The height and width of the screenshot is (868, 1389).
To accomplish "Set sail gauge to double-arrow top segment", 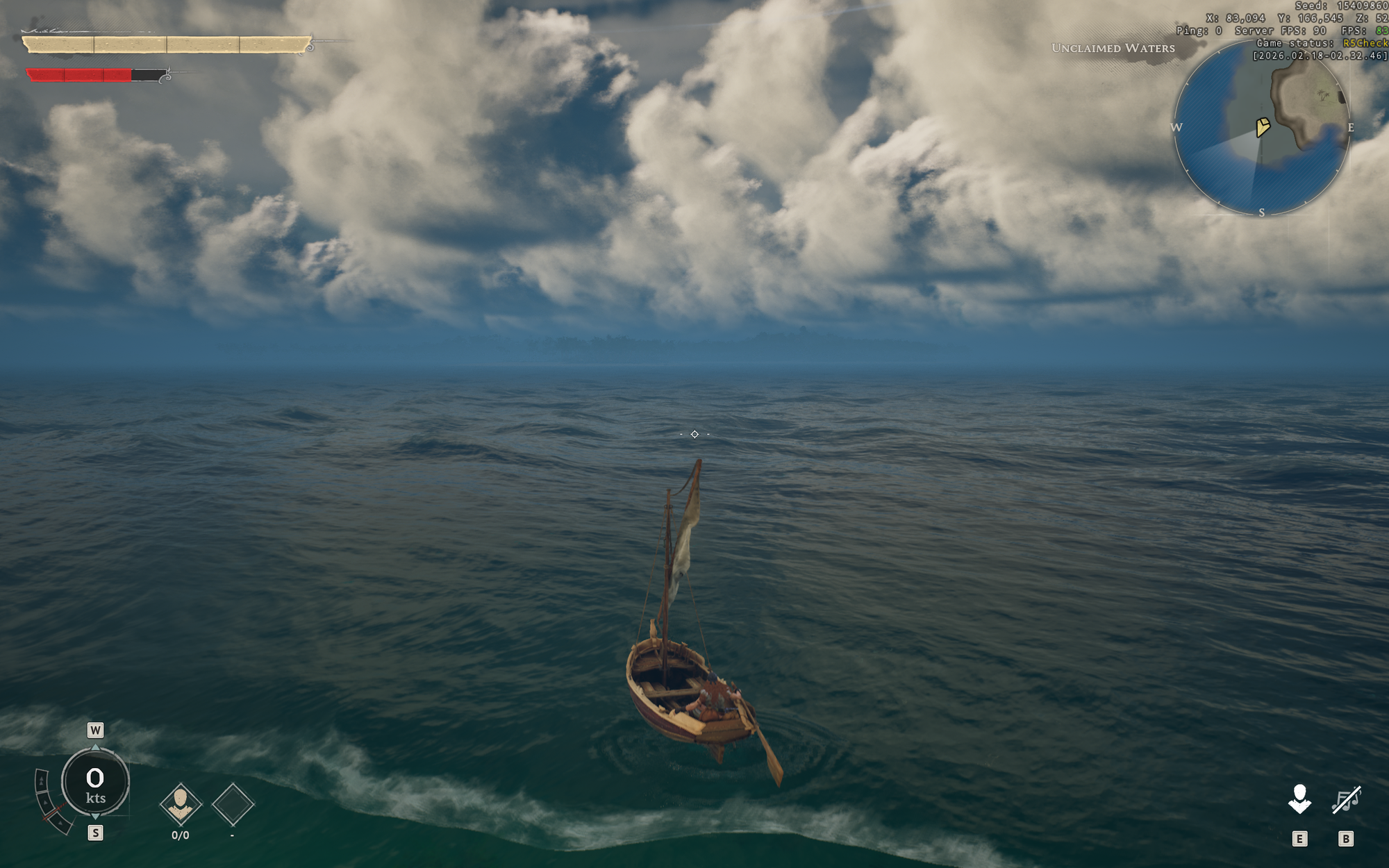I will pyautogui.click(x=42, y=781).
